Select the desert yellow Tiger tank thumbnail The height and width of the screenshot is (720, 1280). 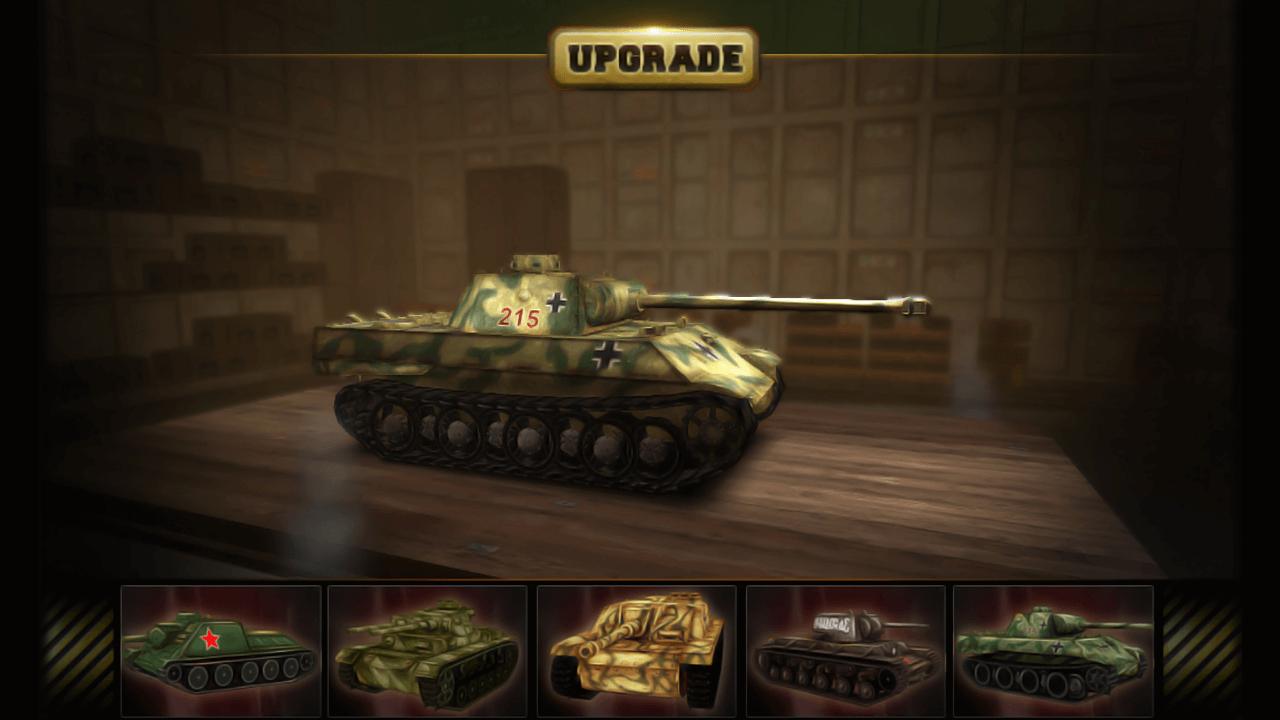point(636,652)
